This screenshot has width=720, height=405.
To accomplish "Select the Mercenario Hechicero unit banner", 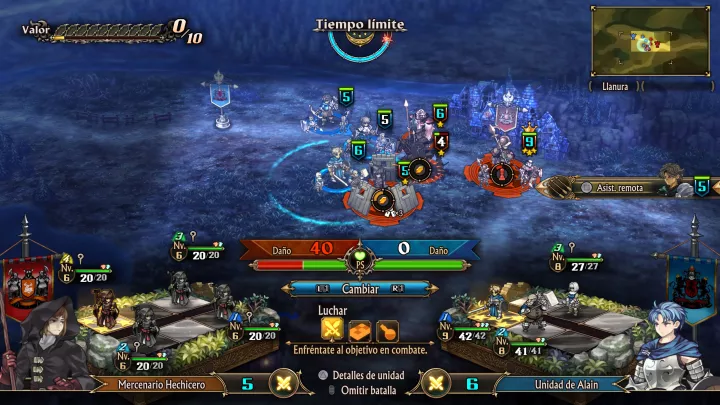I will tap(164, 383).
